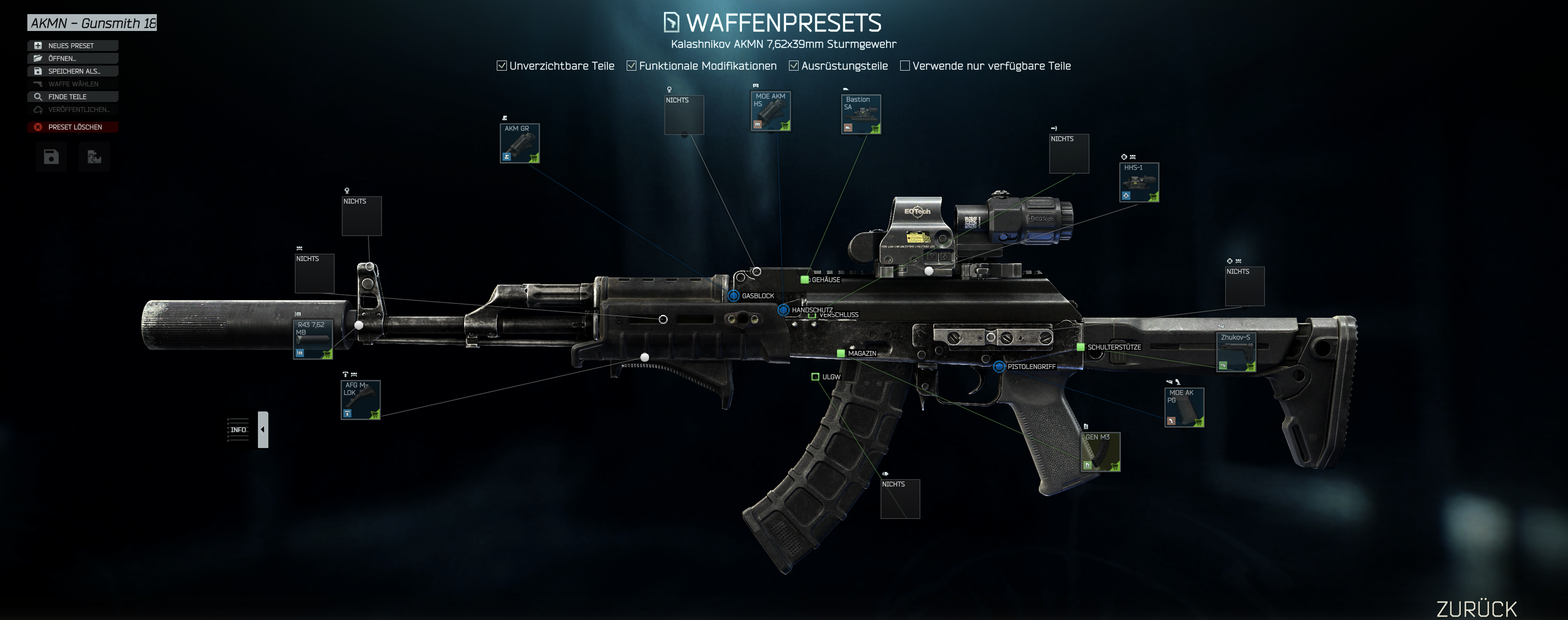Select Finde Teile to find parts
Image resolution: width=1568 pixels, height=620 pixels.
(72, 97)
